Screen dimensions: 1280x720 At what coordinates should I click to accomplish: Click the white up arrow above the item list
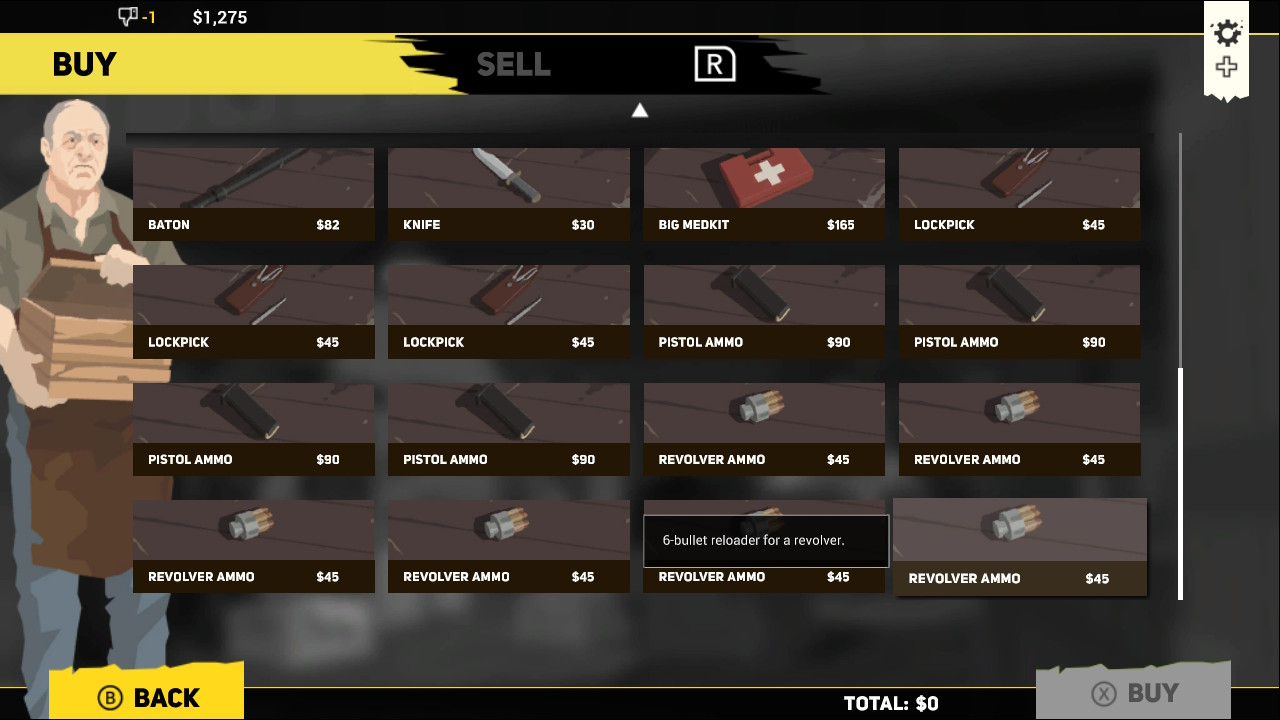(640, 110)
